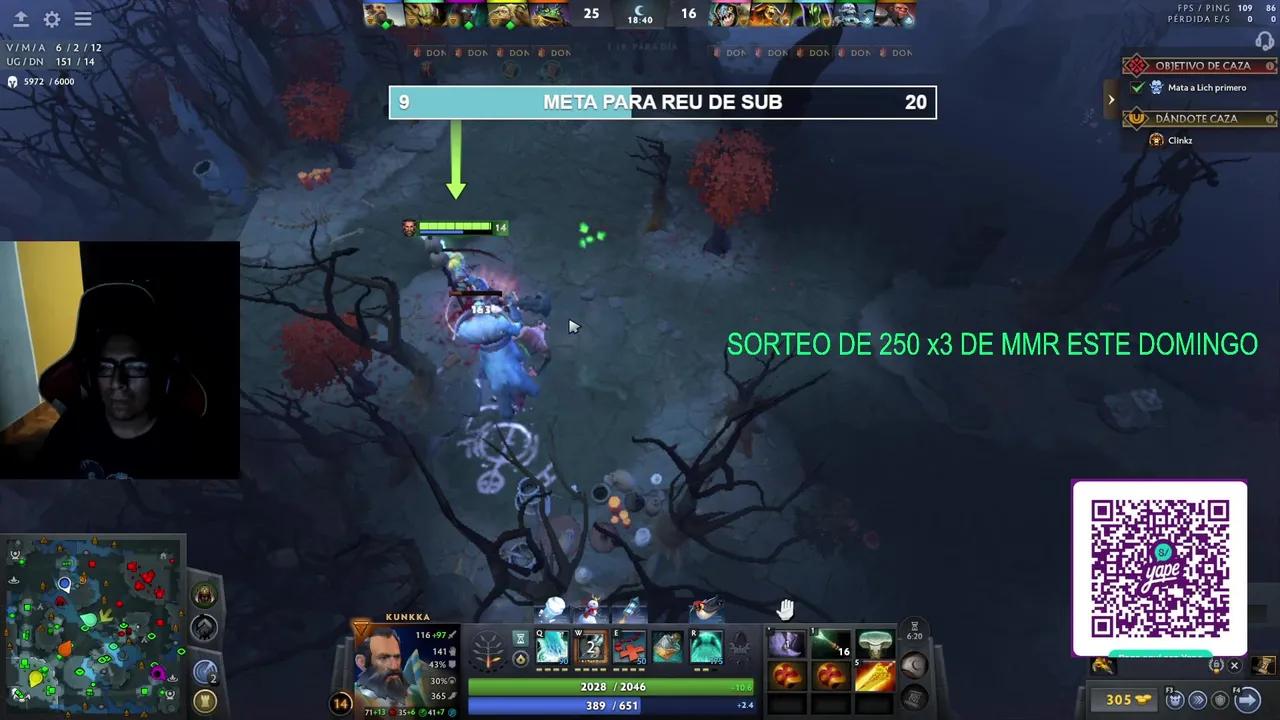Toggle the chat lock icon
Viewport: 1280px width, 720px height.
coord(1216,665)
